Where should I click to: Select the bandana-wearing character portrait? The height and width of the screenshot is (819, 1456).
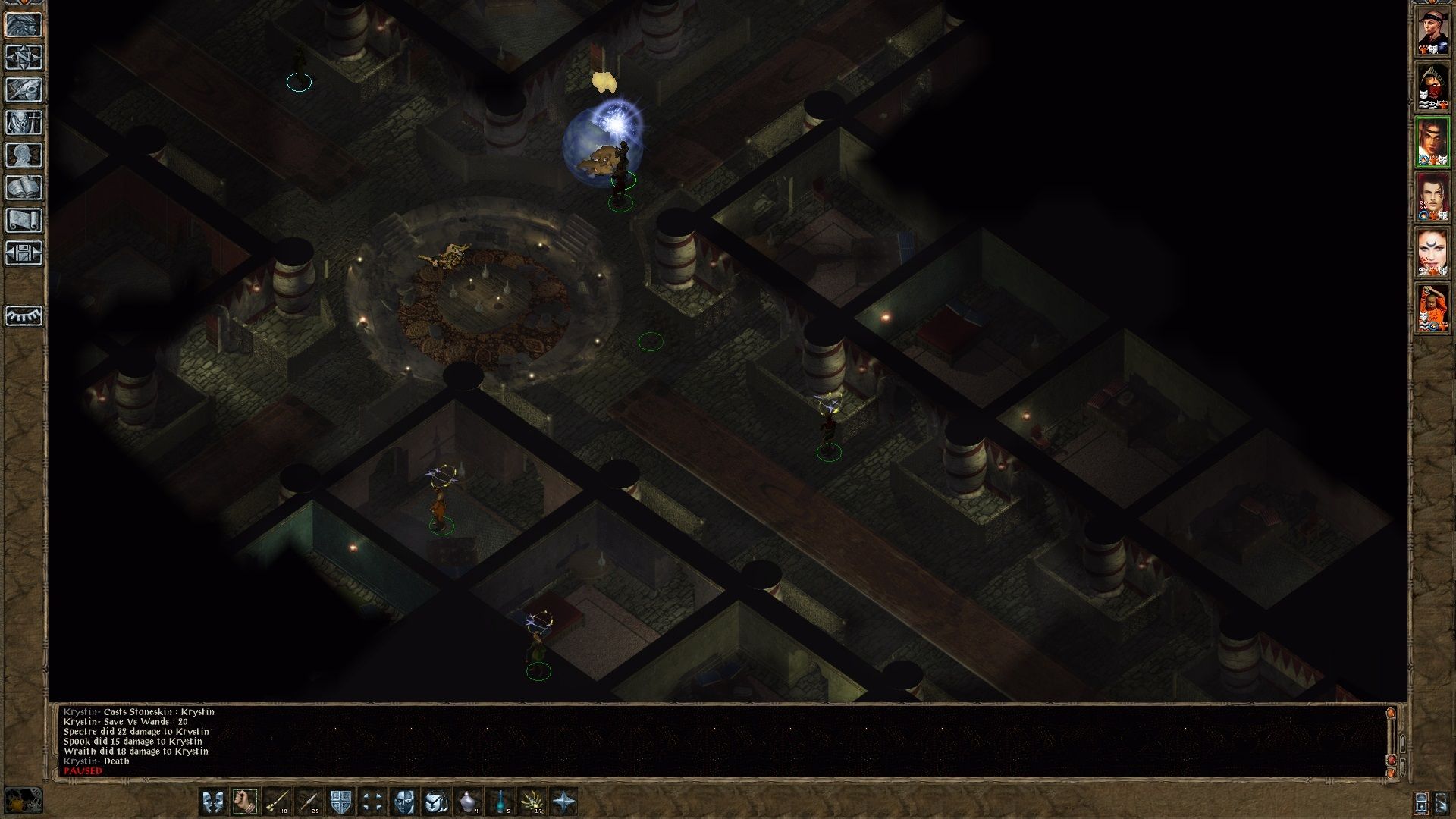1432,32
